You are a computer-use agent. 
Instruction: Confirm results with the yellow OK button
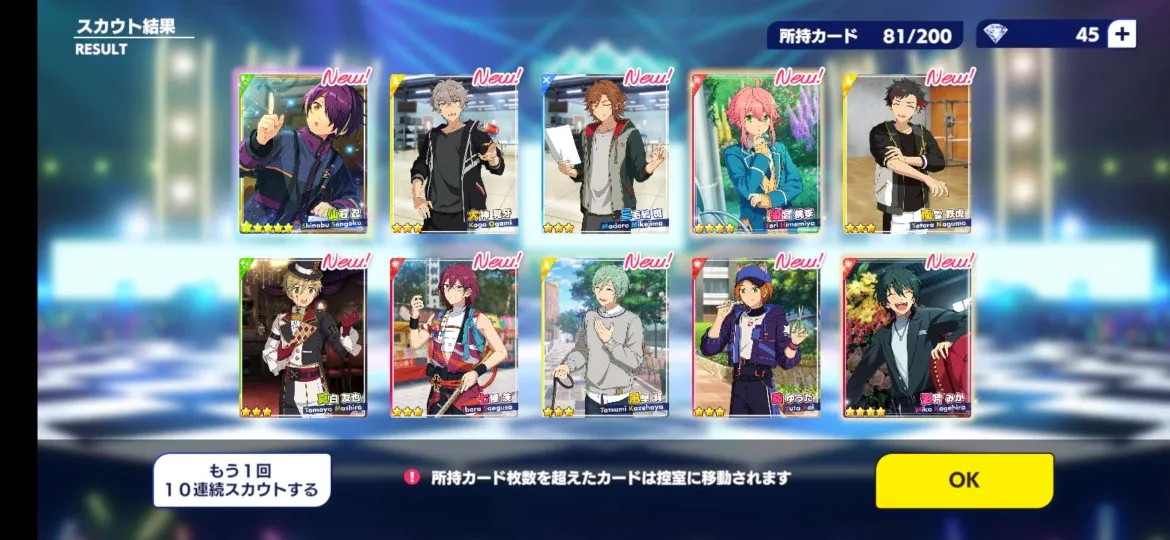pos(964,480)
